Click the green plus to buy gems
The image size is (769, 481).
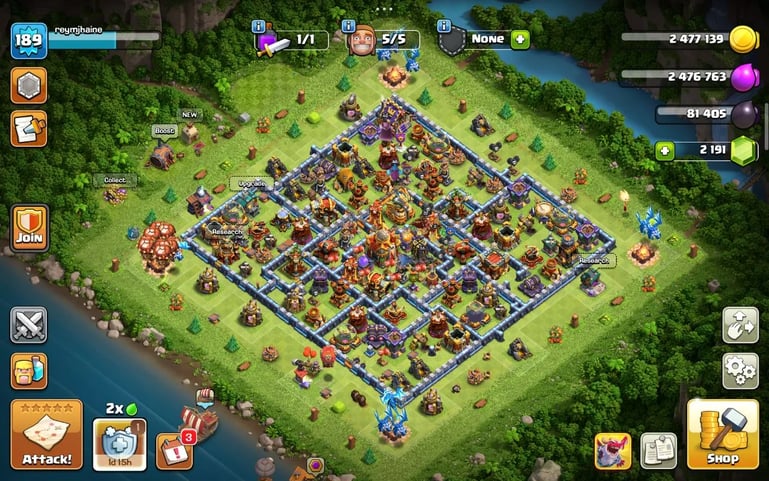point(665,150)
